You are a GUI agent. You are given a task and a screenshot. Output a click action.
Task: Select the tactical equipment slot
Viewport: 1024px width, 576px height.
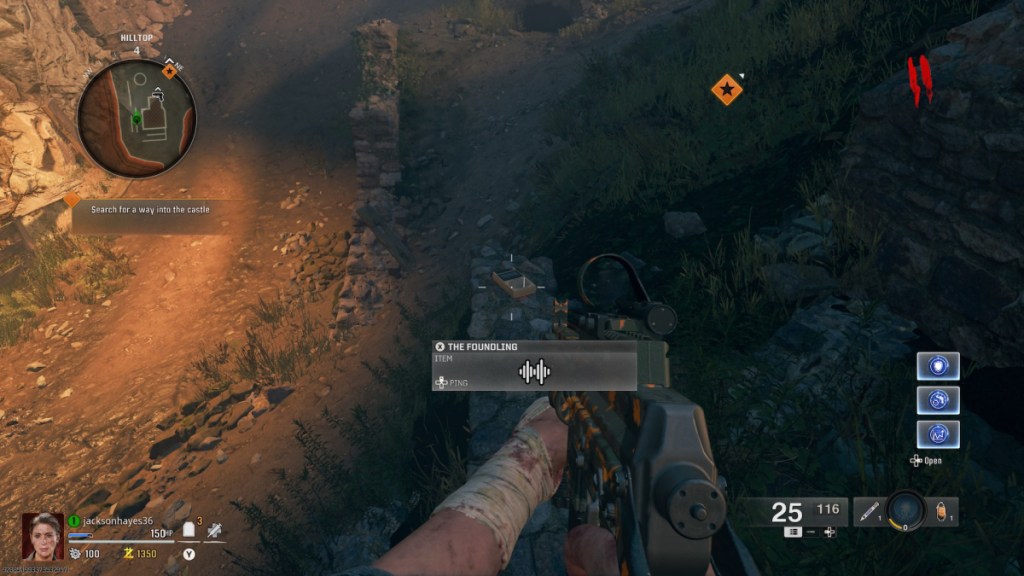pos(867,512)
